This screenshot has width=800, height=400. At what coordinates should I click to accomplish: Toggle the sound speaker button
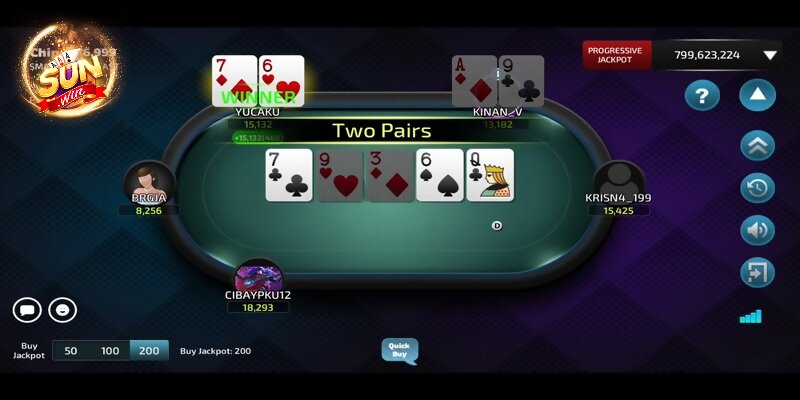coord(757,230)
